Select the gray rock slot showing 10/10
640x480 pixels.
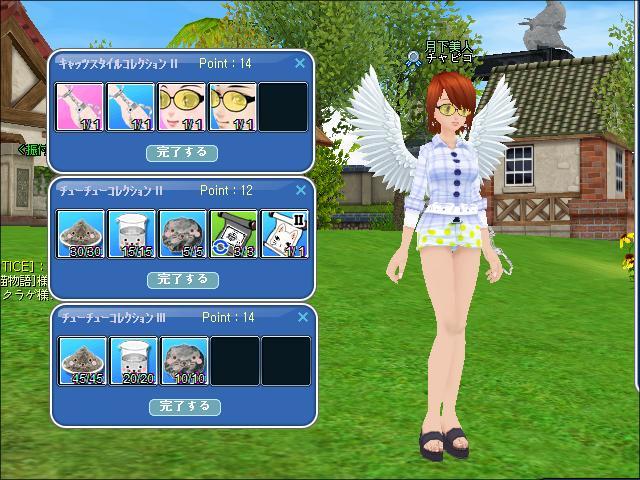click(x=183, y=361)
